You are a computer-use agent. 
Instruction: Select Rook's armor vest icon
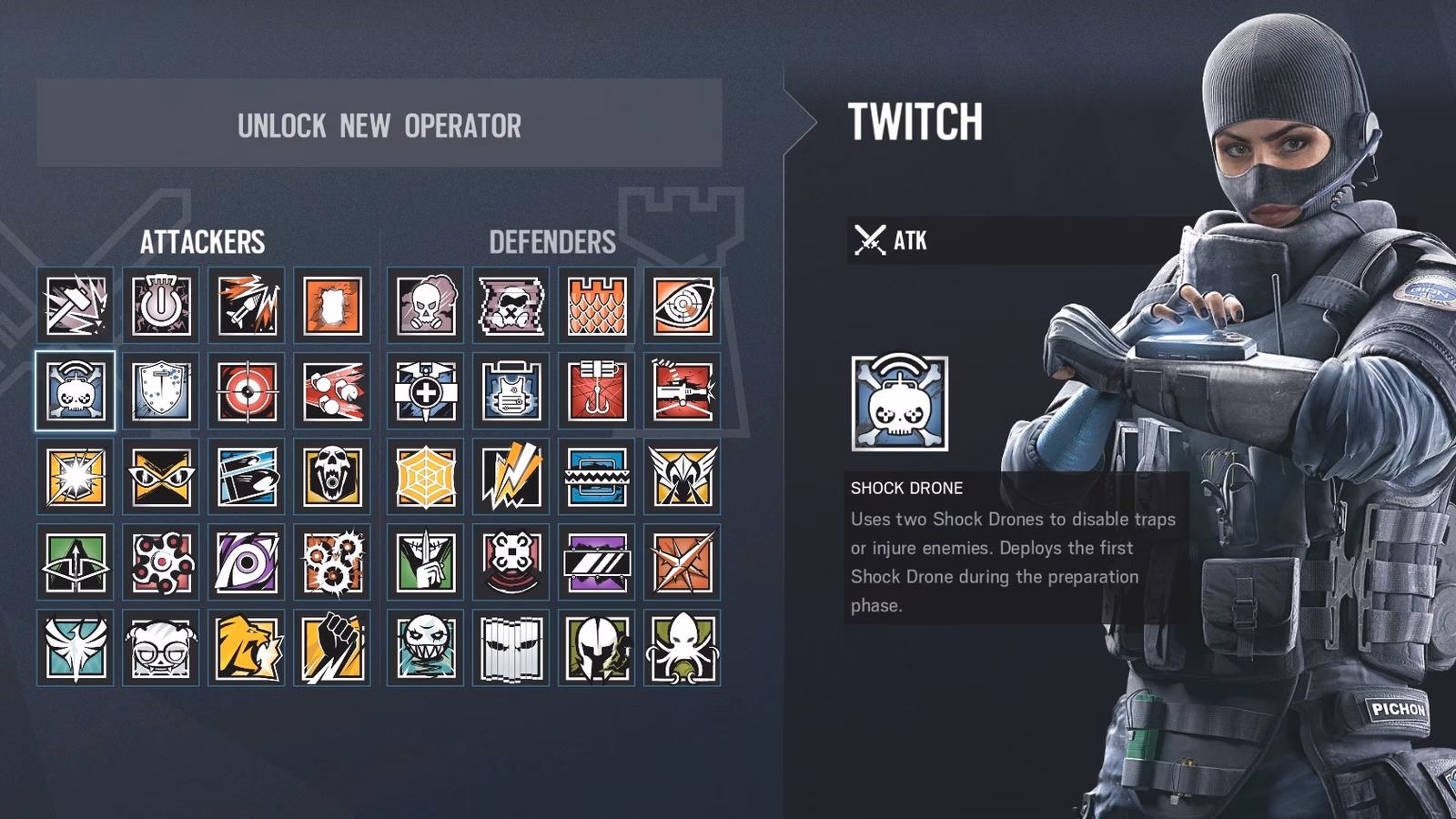tap(509, 391)
